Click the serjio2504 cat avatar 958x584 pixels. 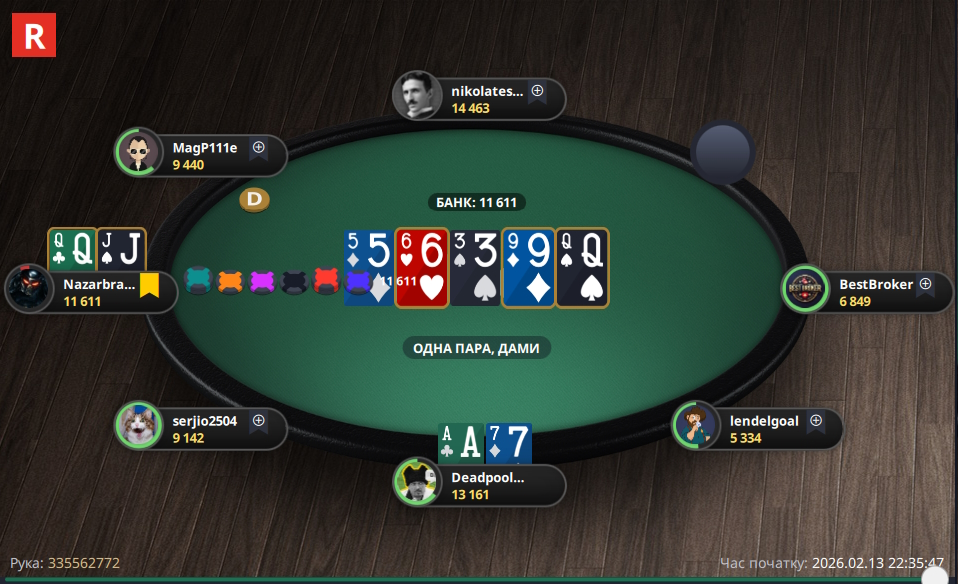tap(138, 426)
